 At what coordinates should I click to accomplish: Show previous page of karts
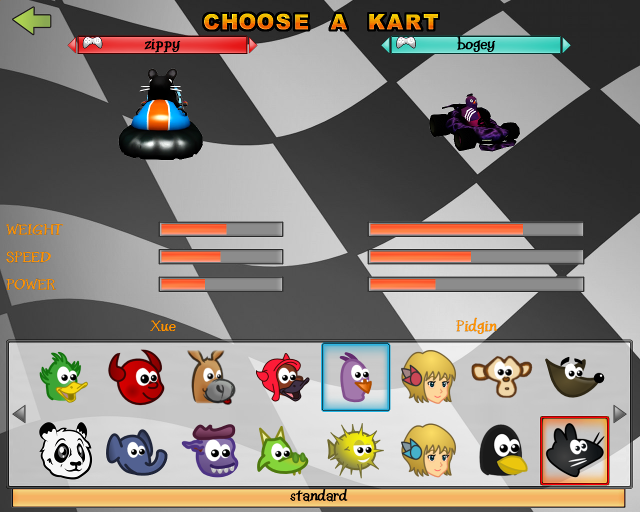18,413
